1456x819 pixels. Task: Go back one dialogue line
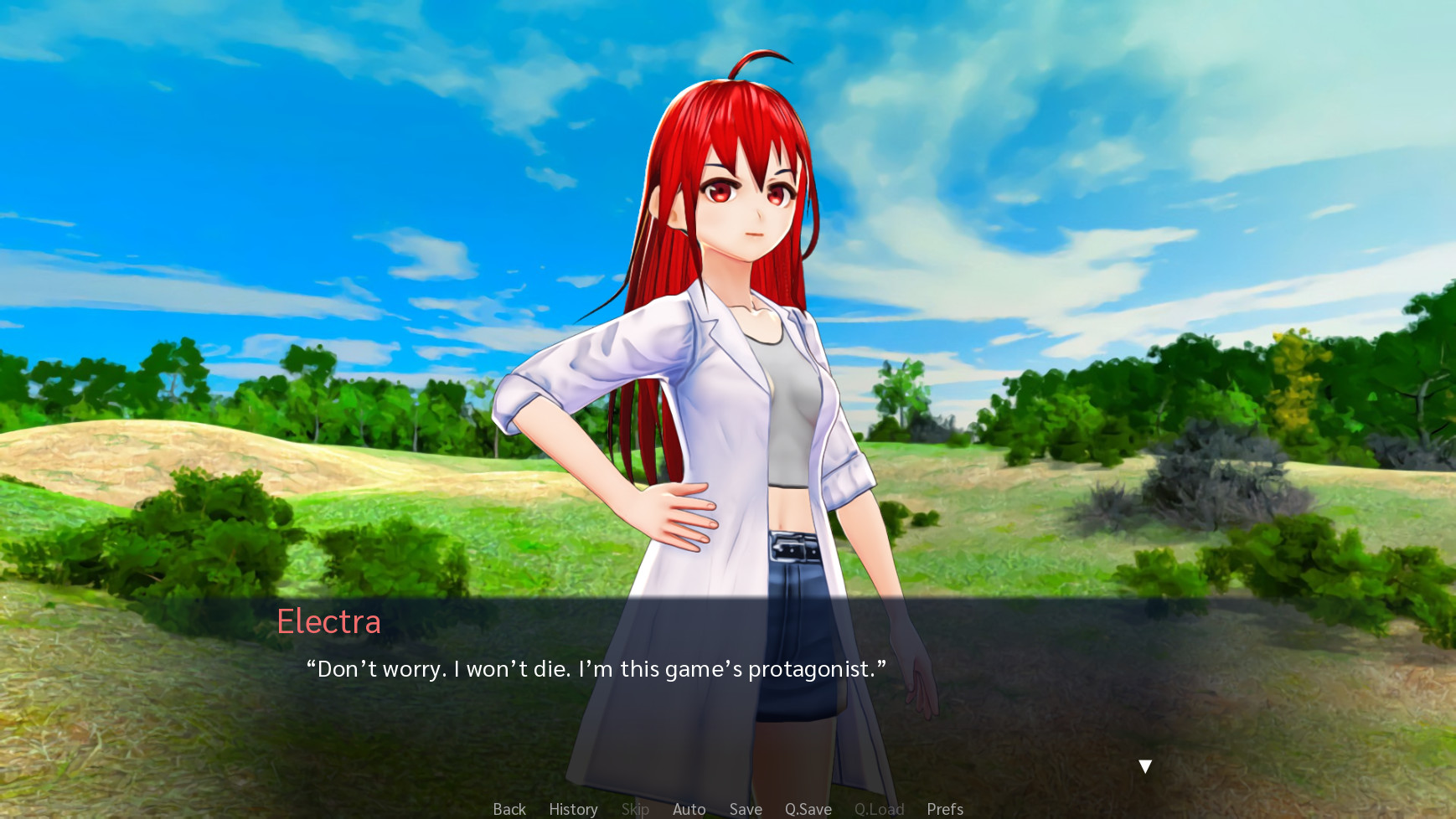click(509, 809)
